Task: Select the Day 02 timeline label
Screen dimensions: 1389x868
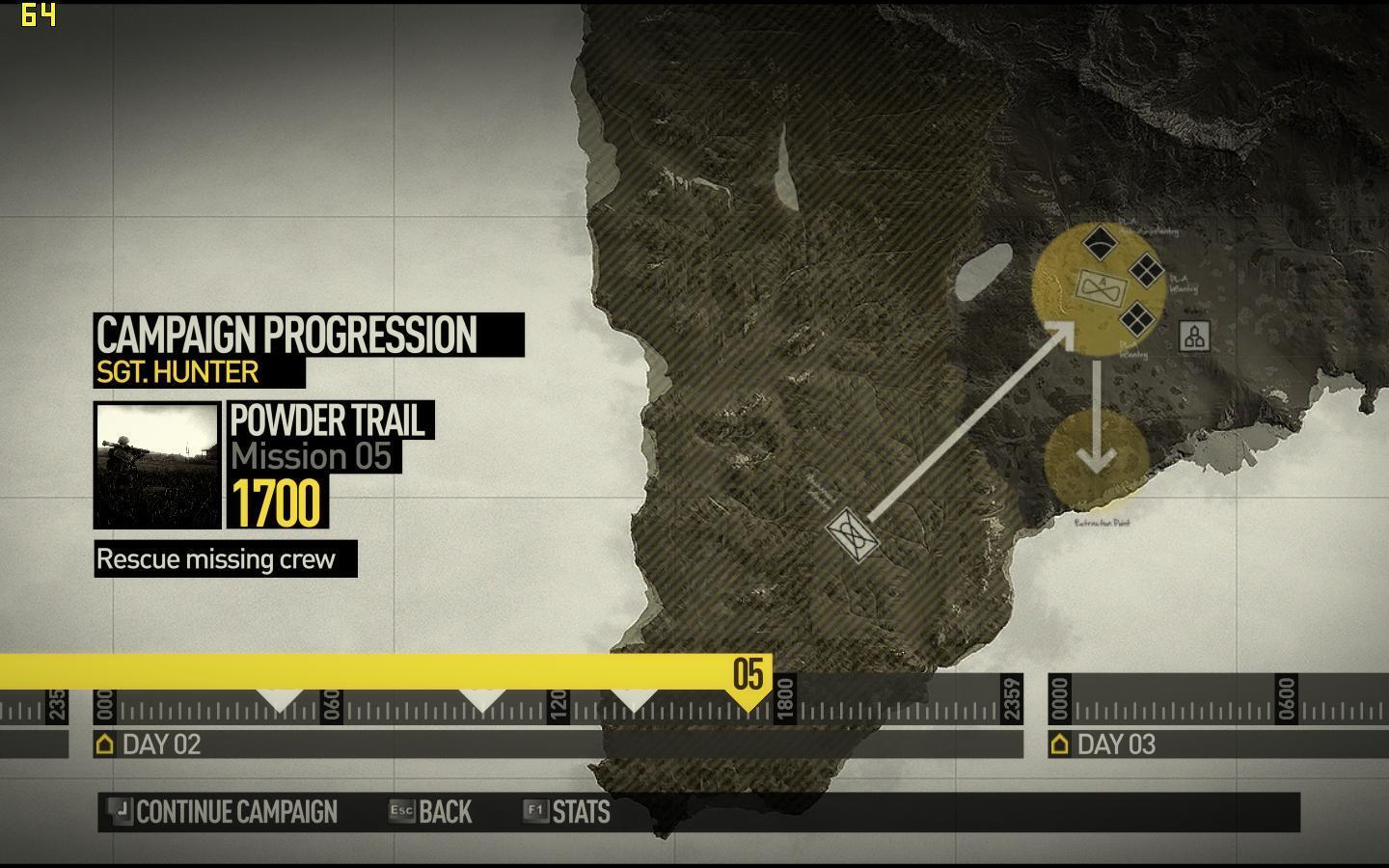Action: coord(149,745)
